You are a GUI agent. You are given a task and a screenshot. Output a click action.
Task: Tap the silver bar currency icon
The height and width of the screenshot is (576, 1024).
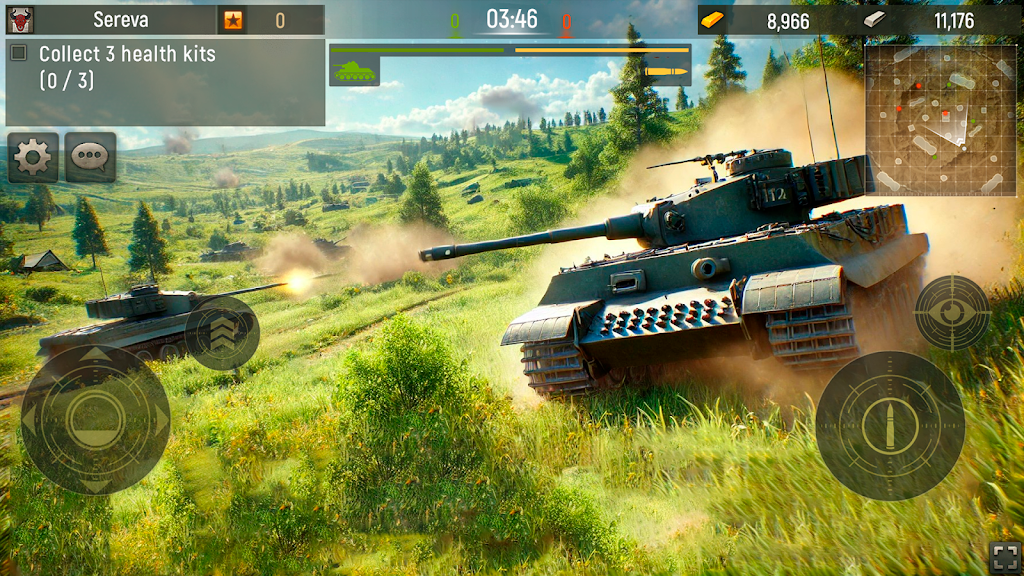(874, 19)
